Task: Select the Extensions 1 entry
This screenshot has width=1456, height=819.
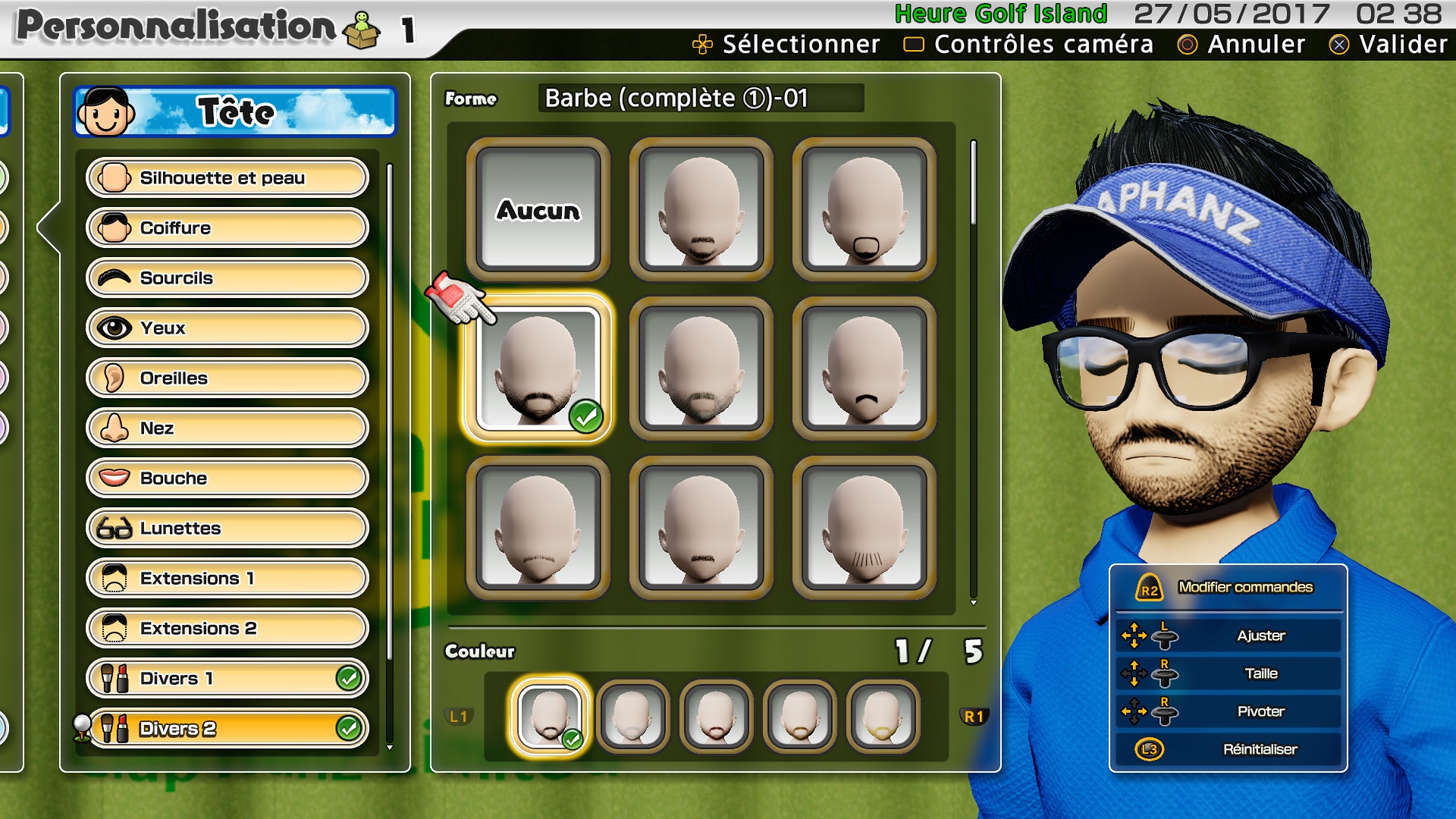Action: pyautogui.click(x=227, y=579)
